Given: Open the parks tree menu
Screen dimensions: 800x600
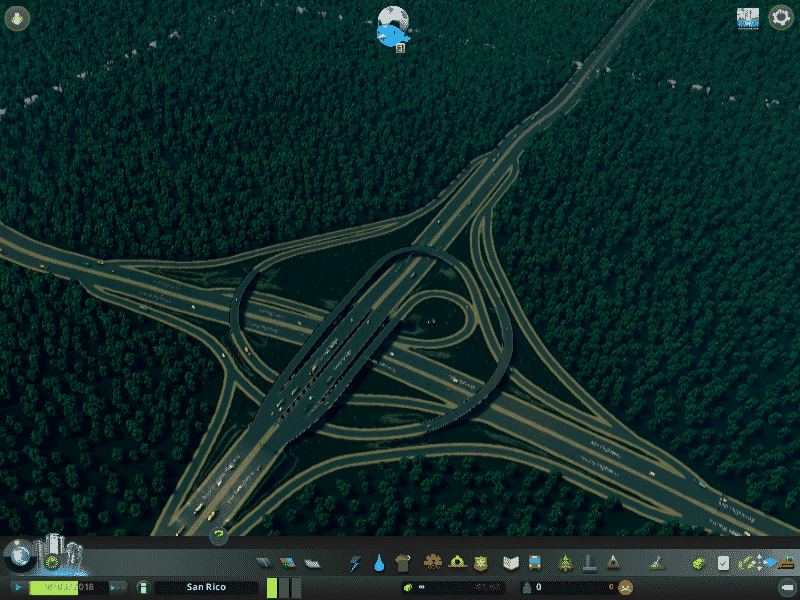Looking at the screenshot, I should [566, 563].
